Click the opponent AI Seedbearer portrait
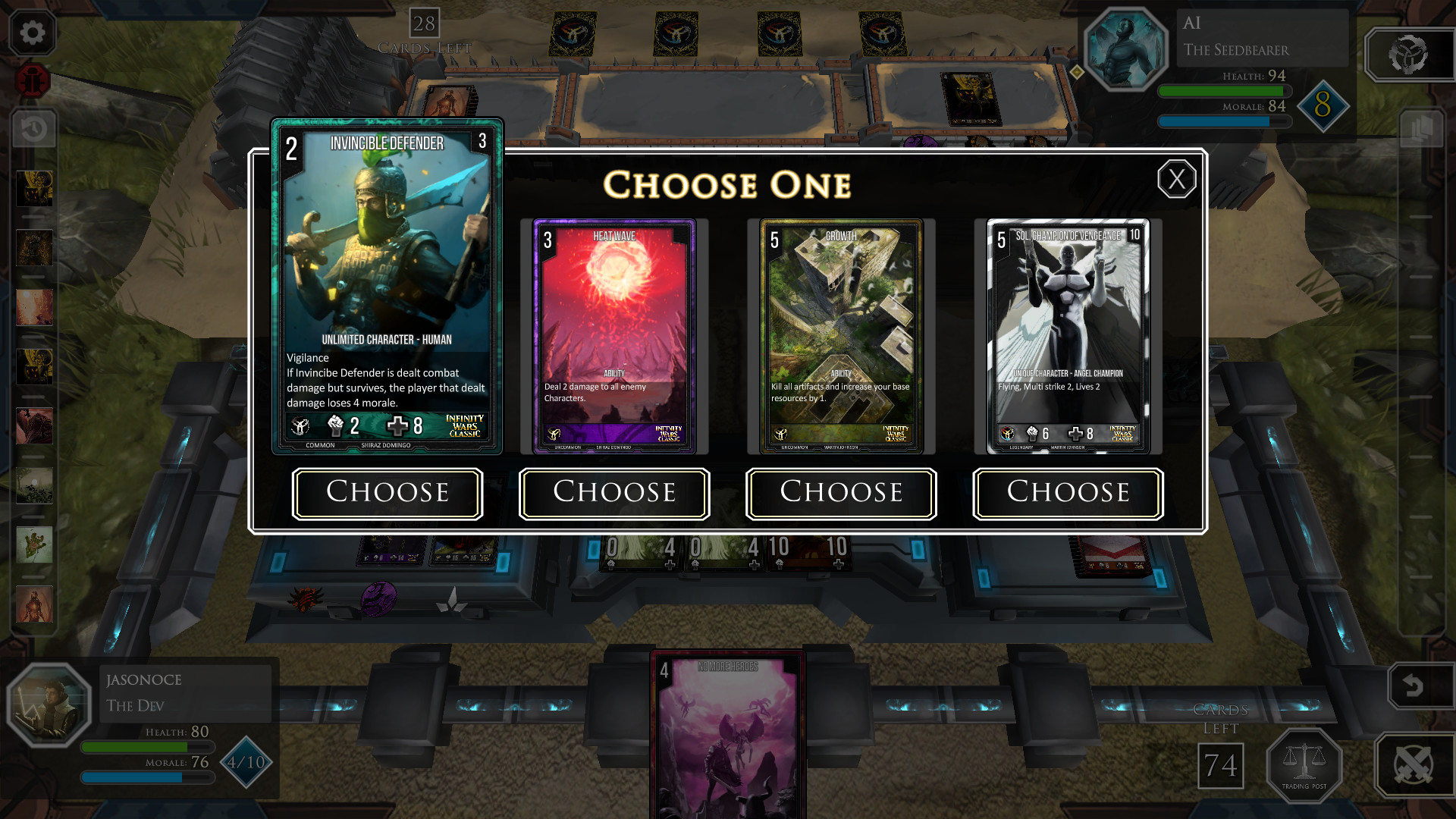 tap(1125, 49)
